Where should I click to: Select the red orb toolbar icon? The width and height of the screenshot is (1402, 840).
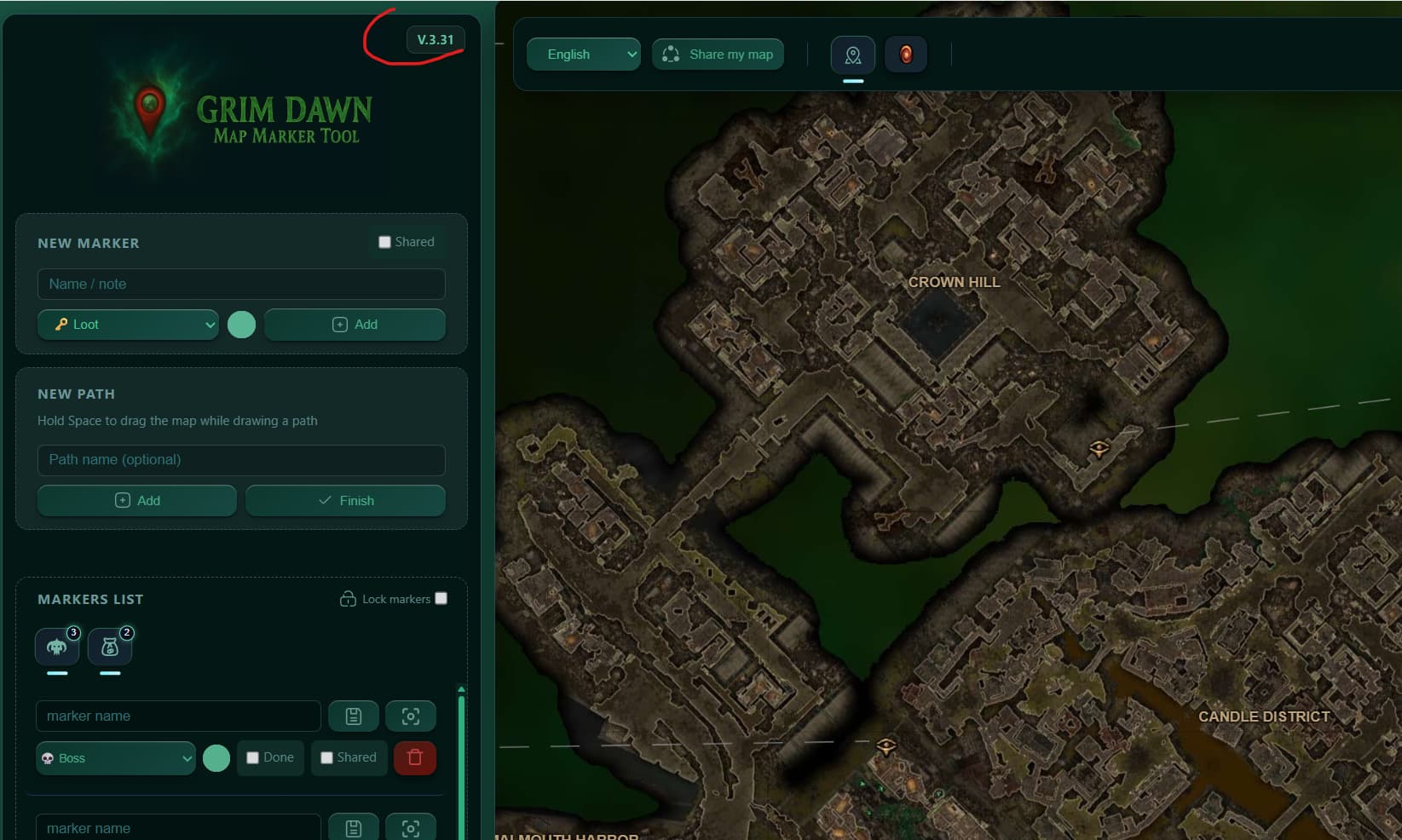coord(905,55)
